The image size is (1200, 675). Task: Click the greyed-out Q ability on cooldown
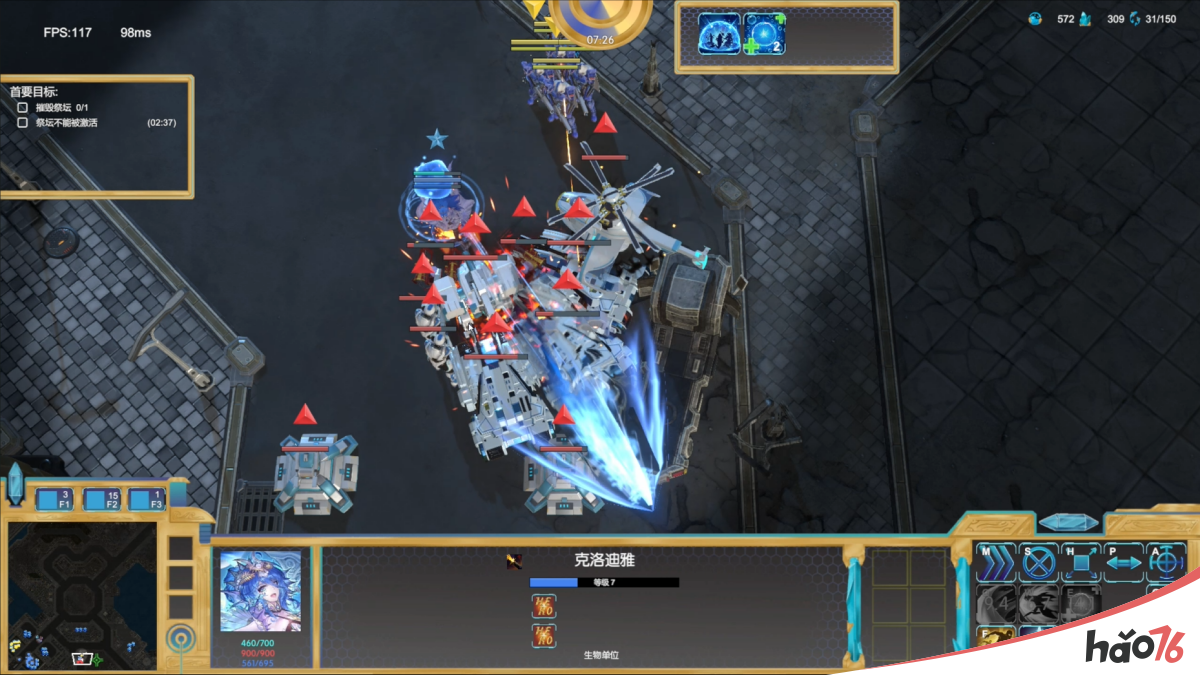pos(996,604)
